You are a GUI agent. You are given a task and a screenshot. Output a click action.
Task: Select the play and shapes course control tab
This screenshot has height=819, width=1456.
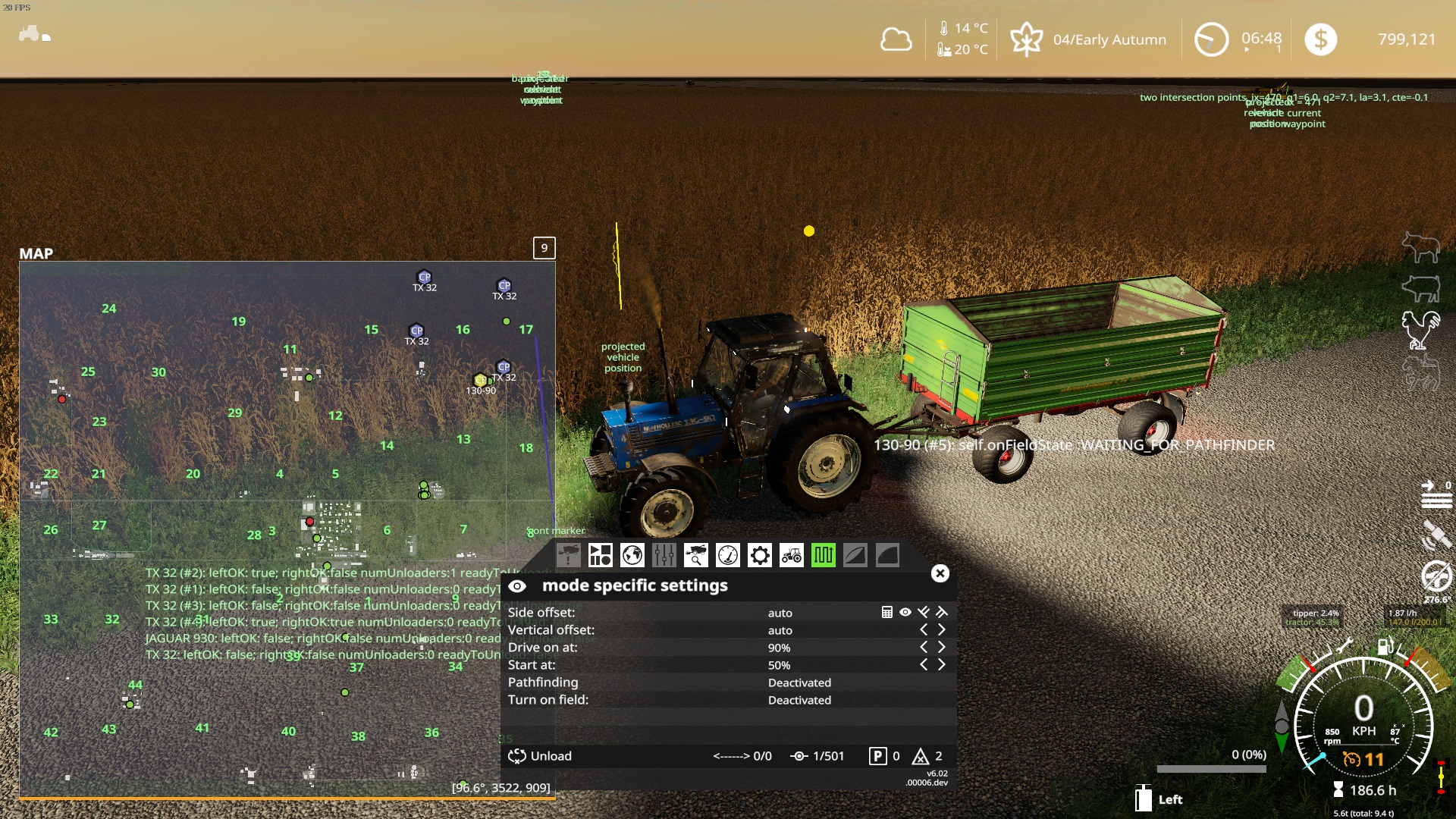600,556
